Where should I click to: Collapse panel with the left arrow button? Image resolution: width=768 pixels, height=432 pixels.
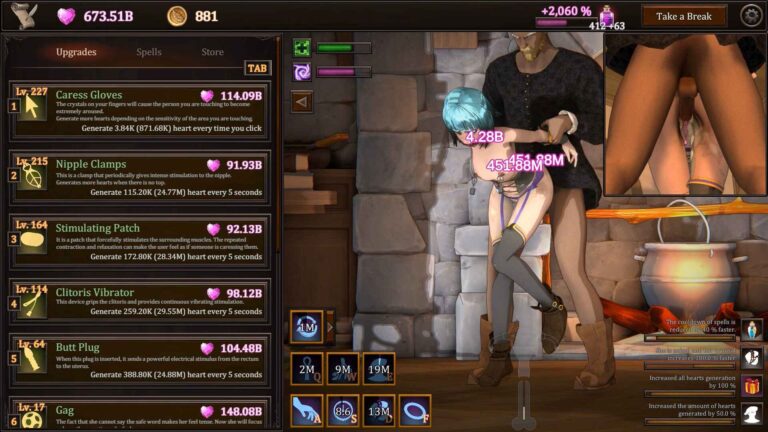[x=301, y=100]
